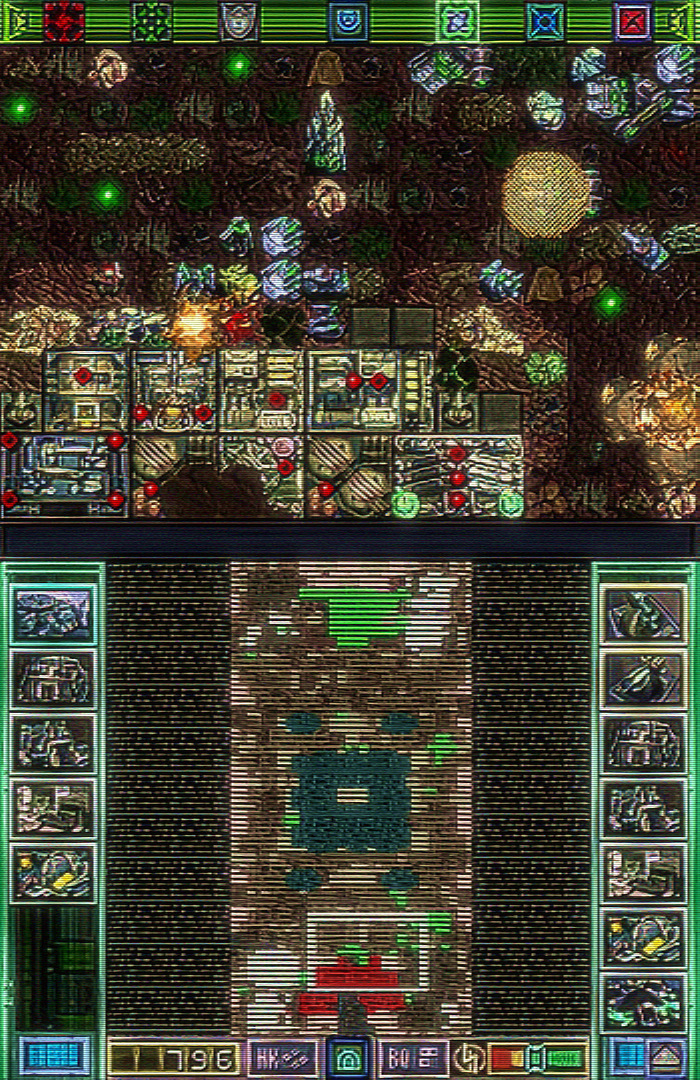Select the red emblem icon in top bar
The image size is (700, 1080).
click(64, 21)
